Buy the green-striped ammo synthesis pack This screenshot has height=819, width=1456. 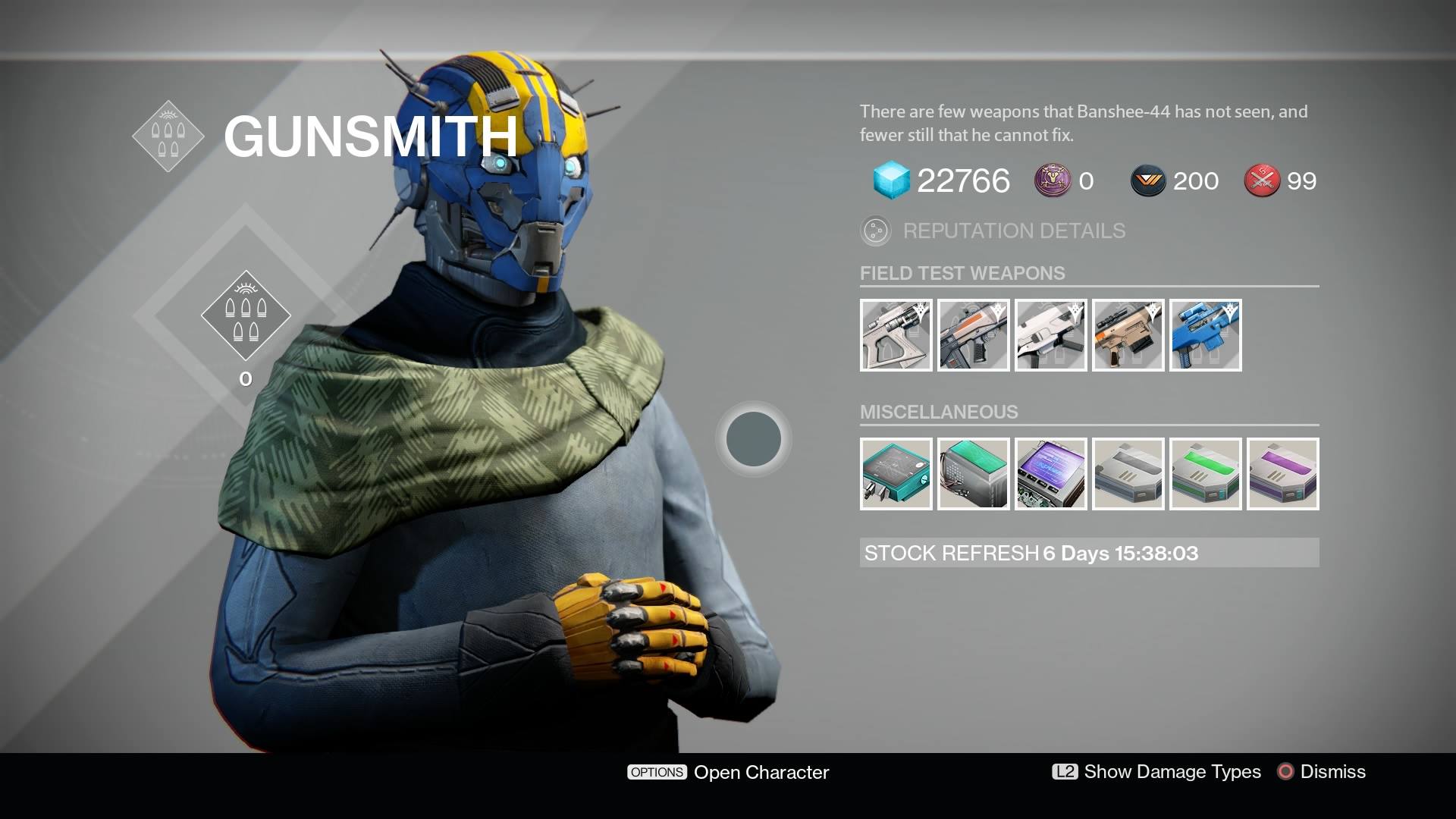click(1205, 474)
